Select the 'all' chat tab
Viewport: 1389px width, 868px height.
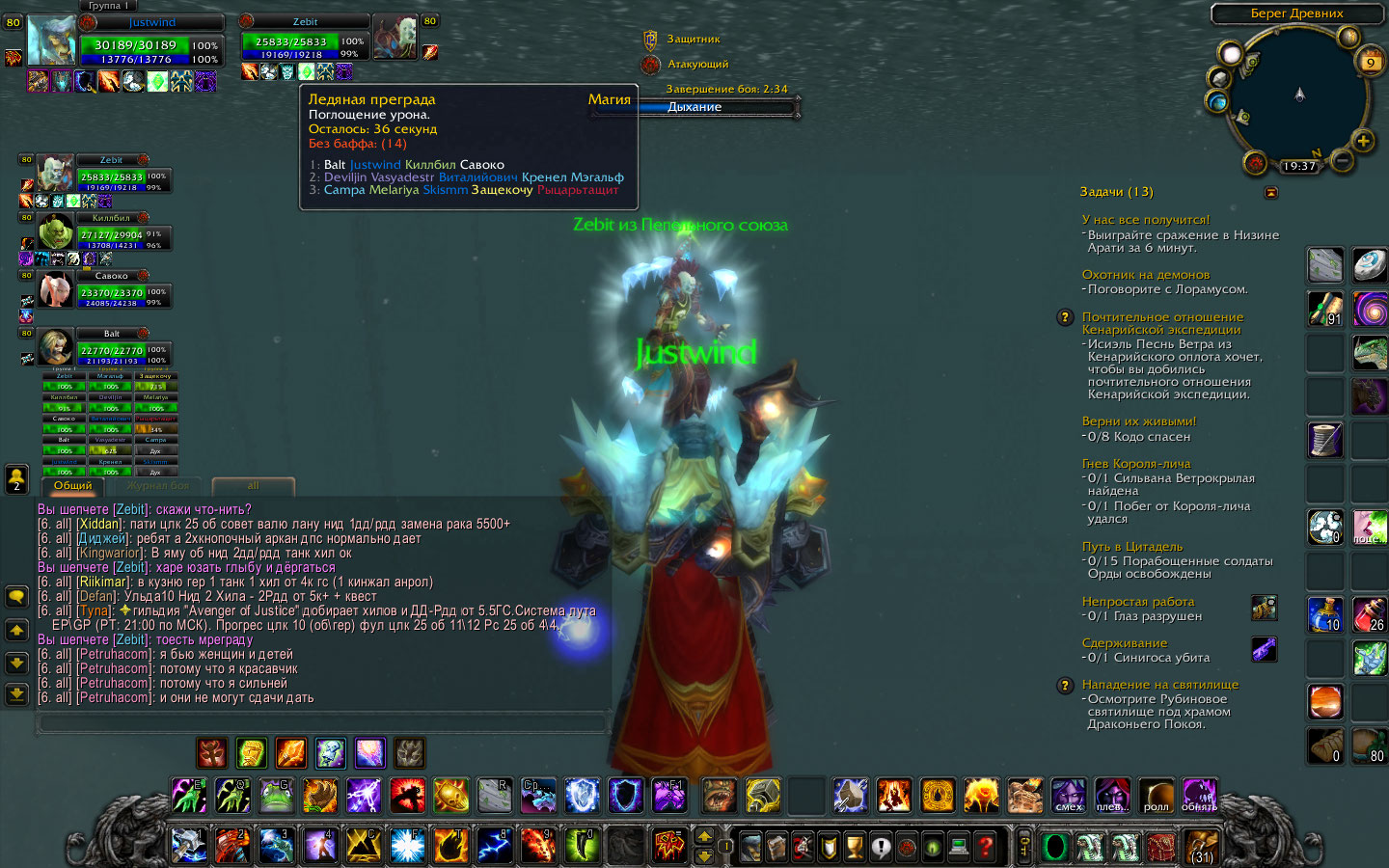click(x=253, y=485)
